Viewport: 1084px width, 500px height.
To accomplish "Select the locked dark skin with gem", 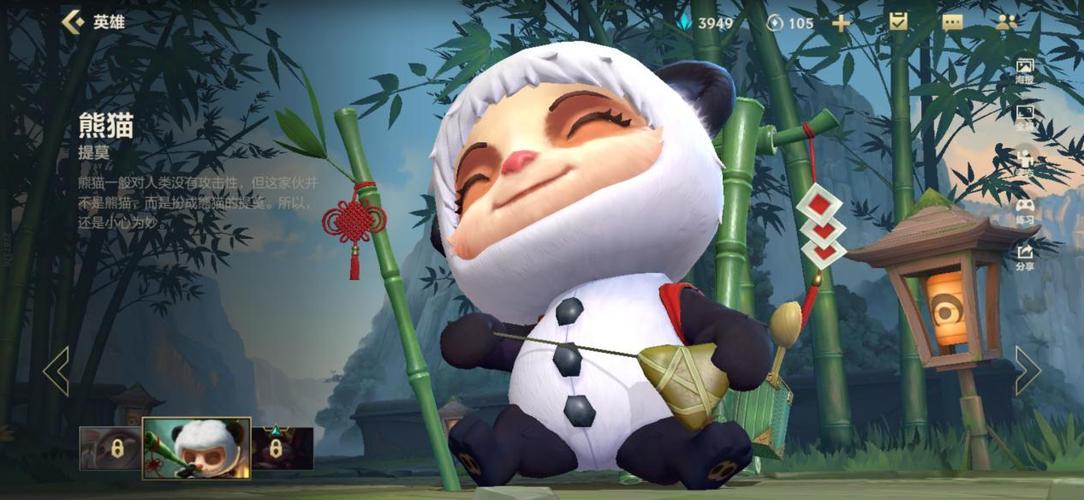I will coord(282,448).
